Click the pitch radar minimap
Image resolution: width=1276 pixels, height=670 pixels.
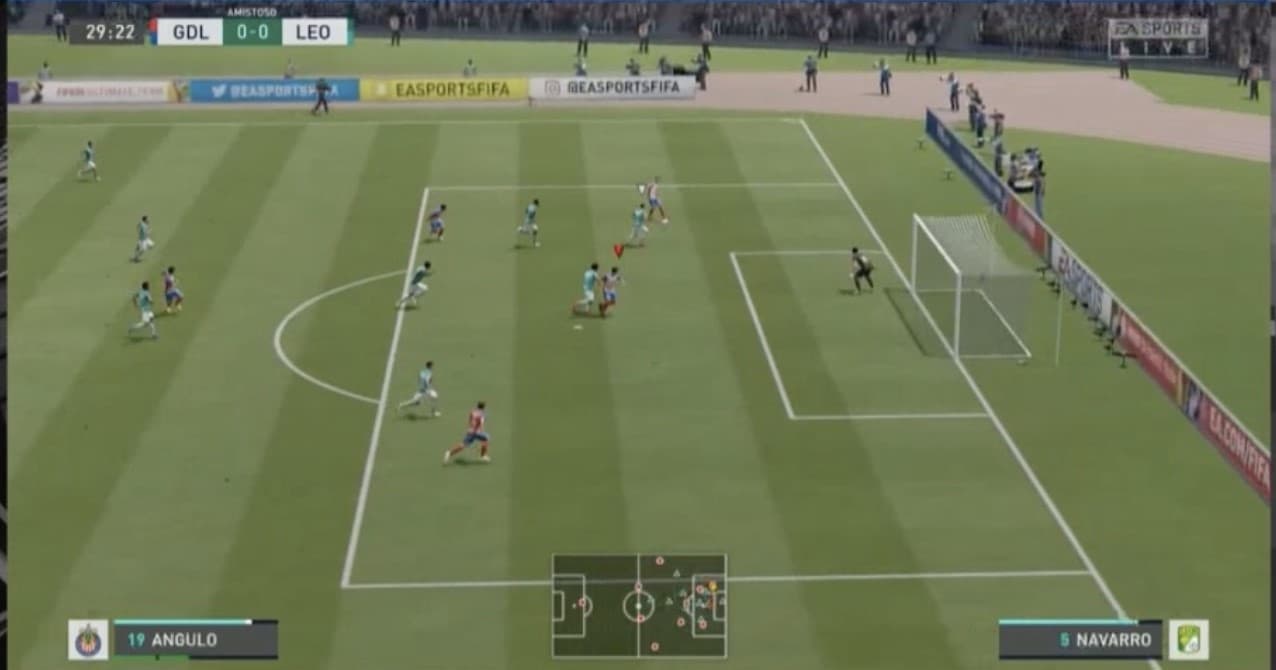click(x=639, y=605)
